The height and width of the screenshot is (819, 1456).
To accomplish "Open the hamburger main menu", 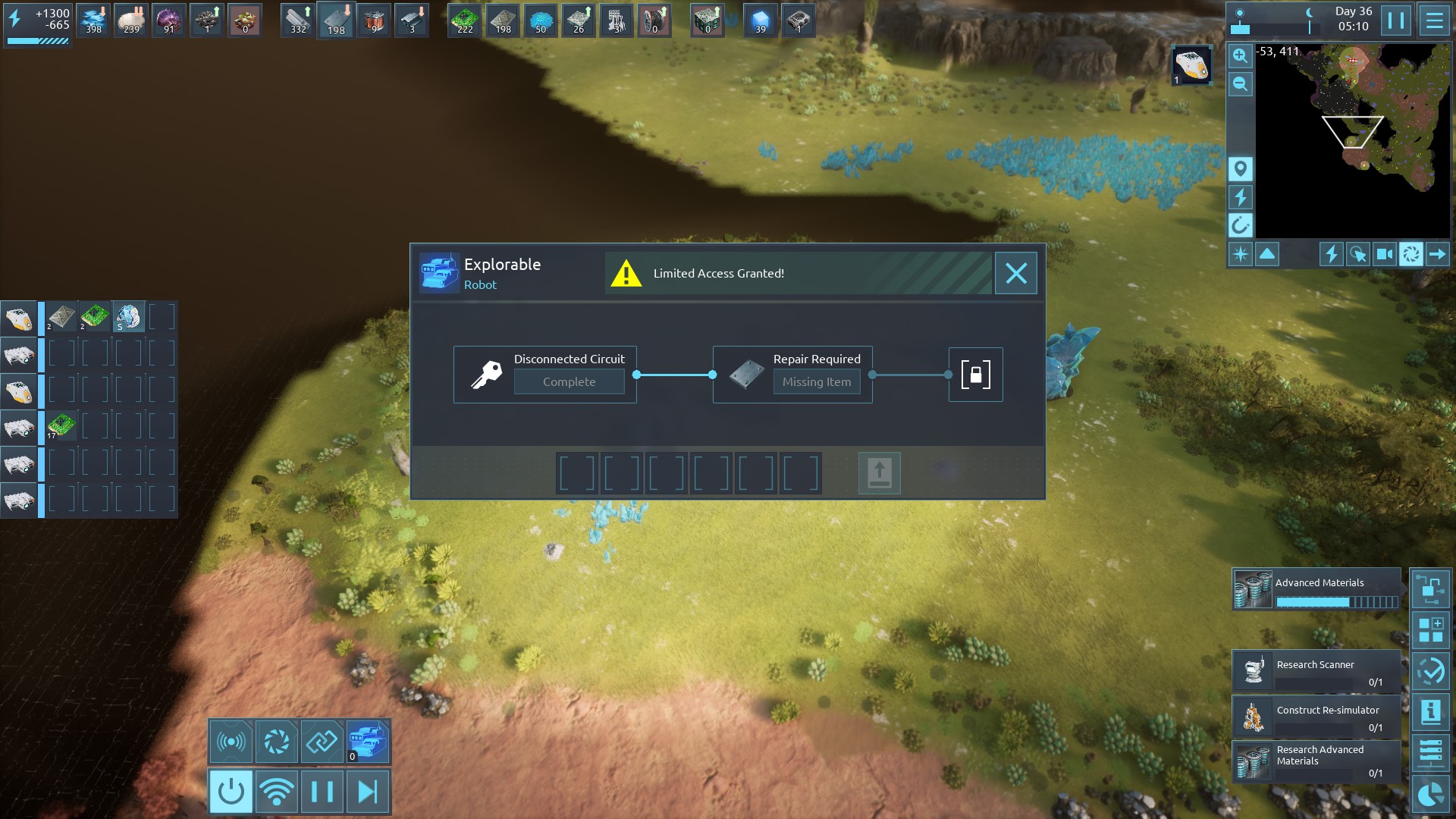I will (1434, 20).
